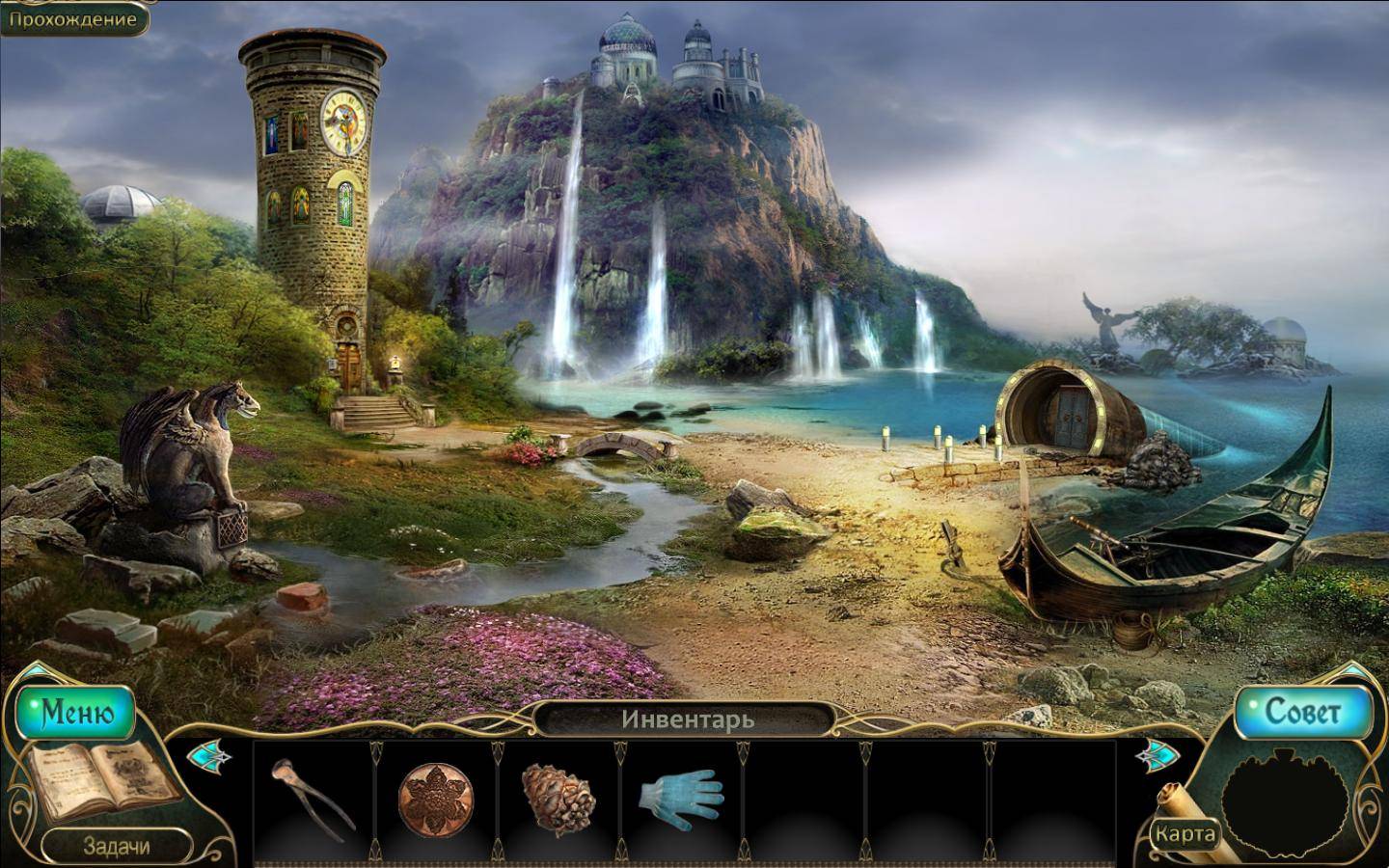1389x868 pixels.
Task: Click the right inventory arrow
Action: click(x=1154, y=756)
